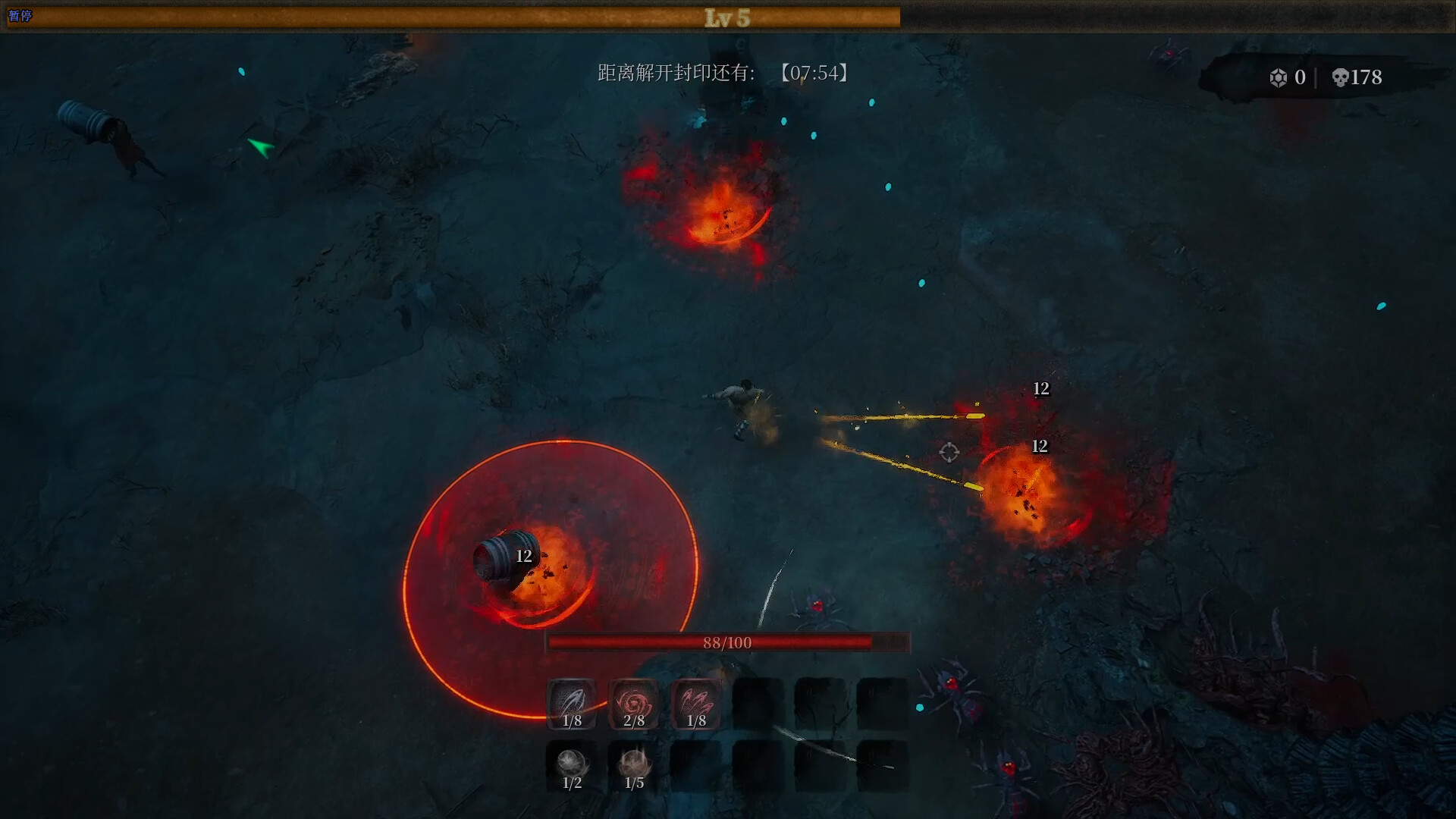Screen dimensions: 1456x819
Task: Click the red whirlwind skill icon at 2/8
Action: pyautogui.click(x=634, y=704)
